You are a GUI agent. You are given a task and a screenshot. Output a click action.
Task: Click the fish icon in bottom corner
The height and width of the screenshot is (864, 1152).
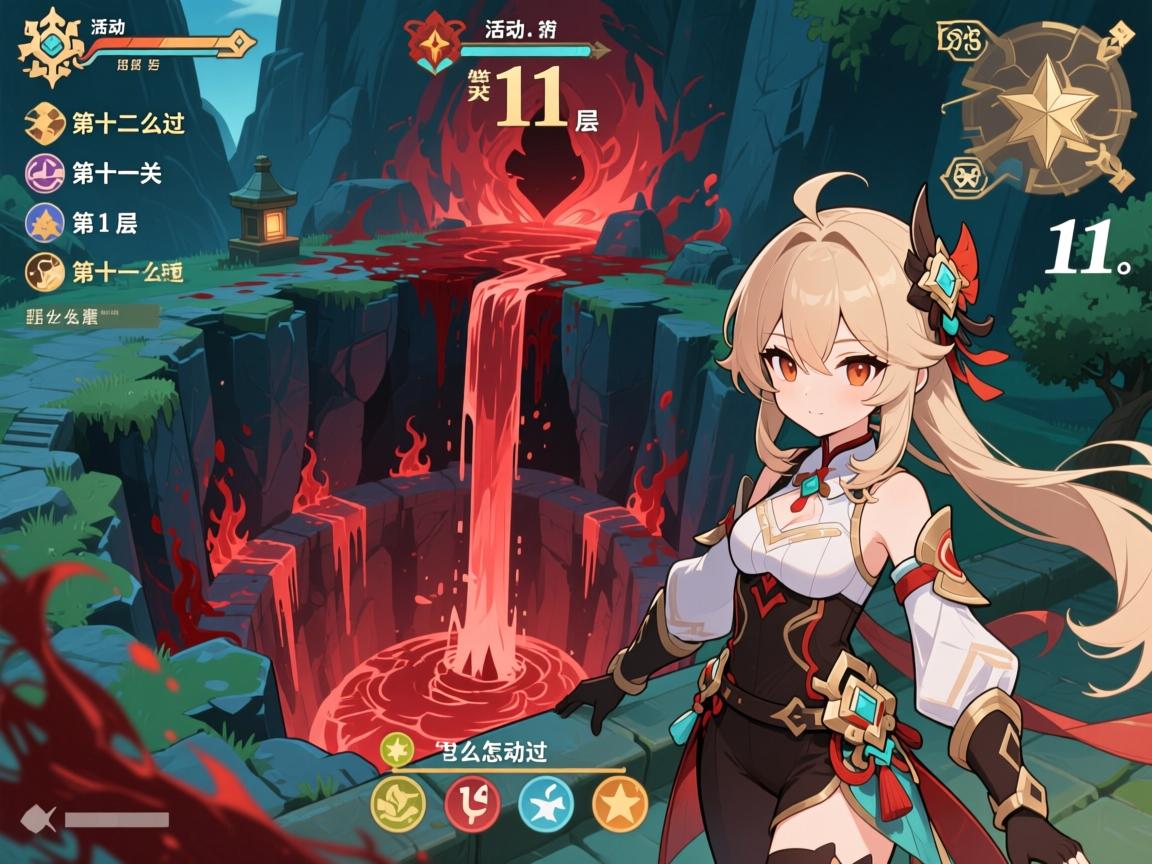pos(35,820)
